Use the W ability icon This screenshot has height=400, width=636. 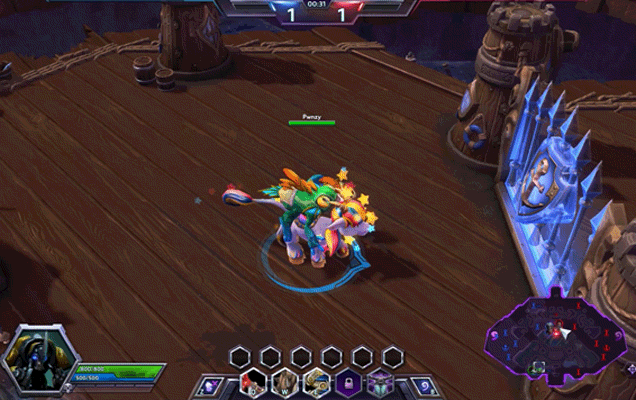(285, 383)
